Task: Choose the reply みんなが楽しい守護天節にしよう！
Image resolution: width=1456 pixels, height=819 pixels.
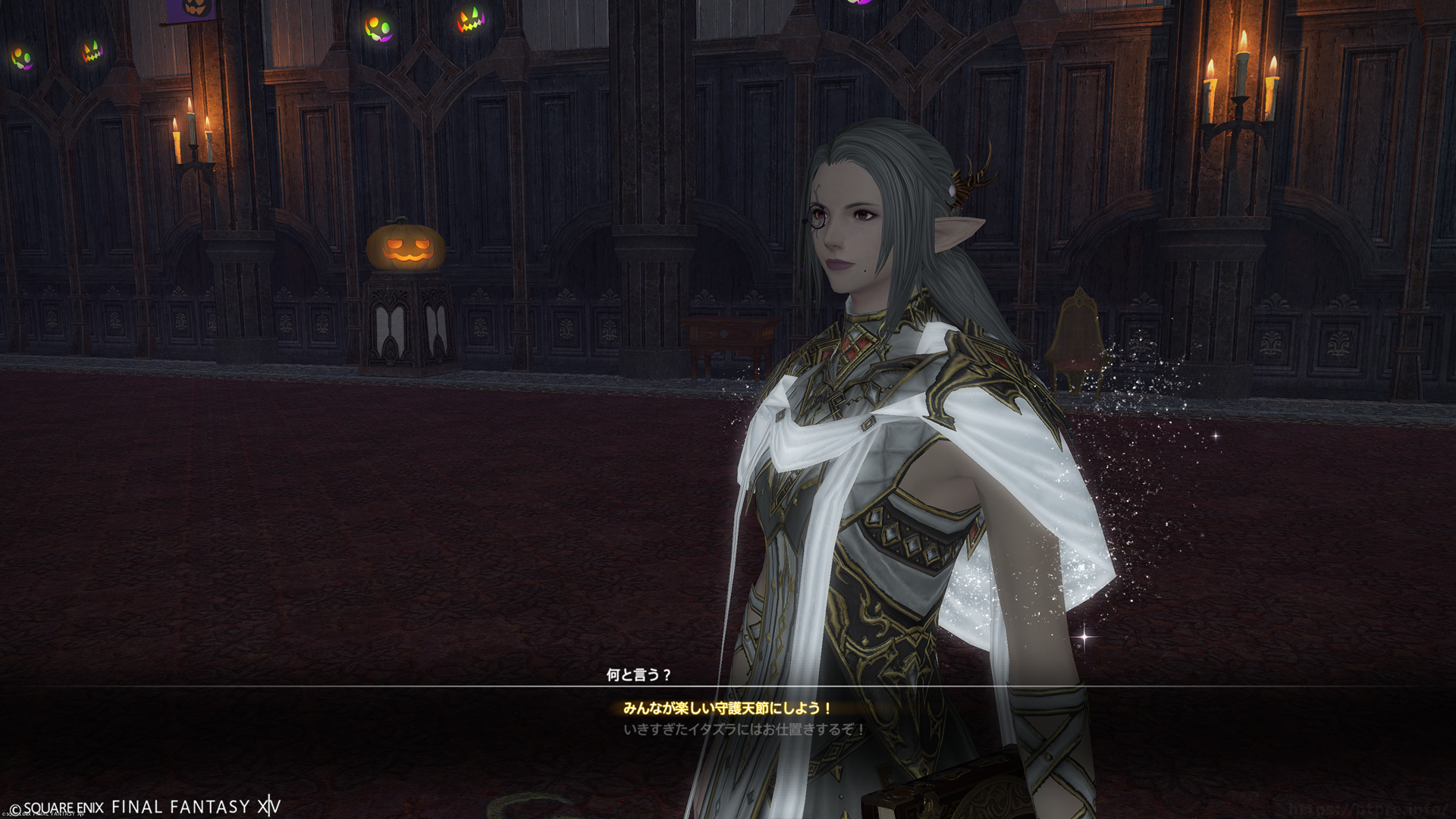Action: [x=727, y=708]
